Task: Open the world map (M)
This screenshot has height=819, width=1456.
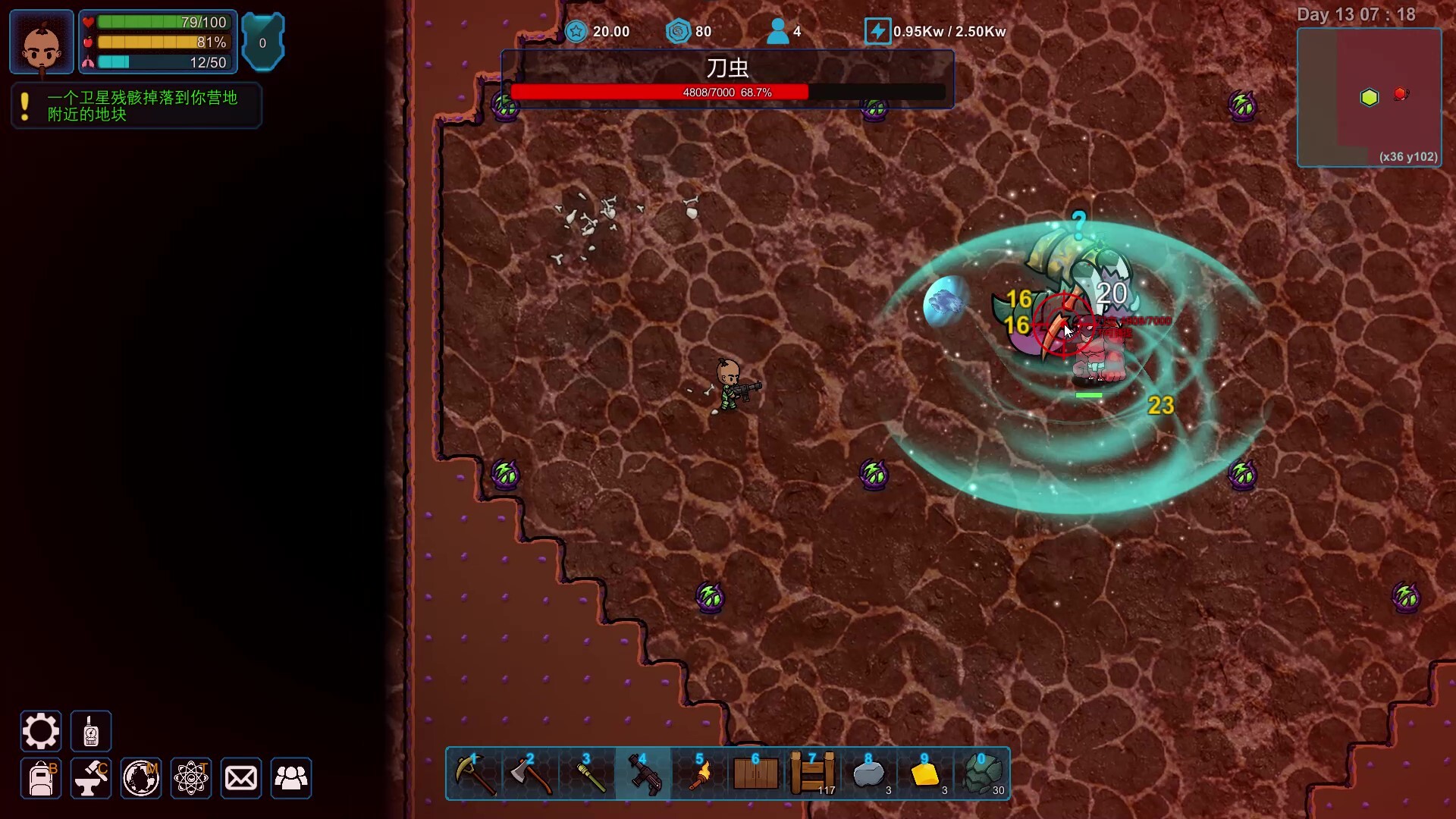Action: click(x=140, y=779)
